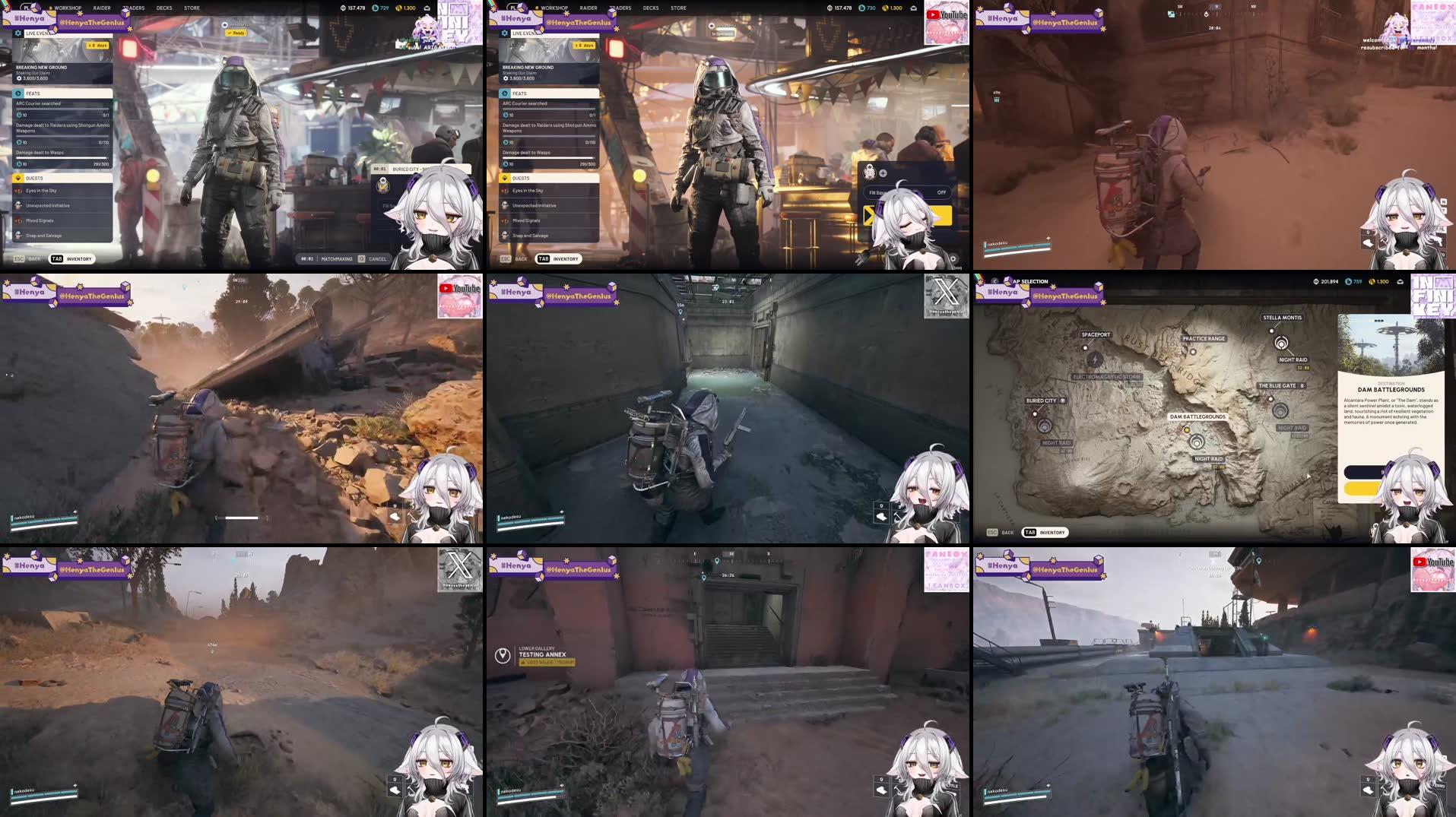Open the WORKSHOP menu
Viewport: 1456px width, 817px height.
tap(68, 8)
